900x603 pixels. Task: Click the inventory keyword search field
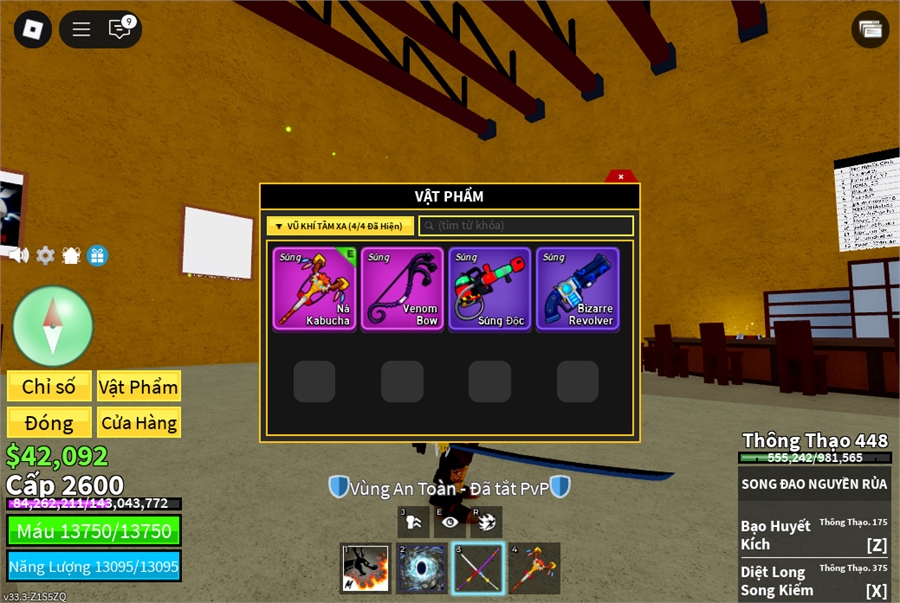(526, 226)
